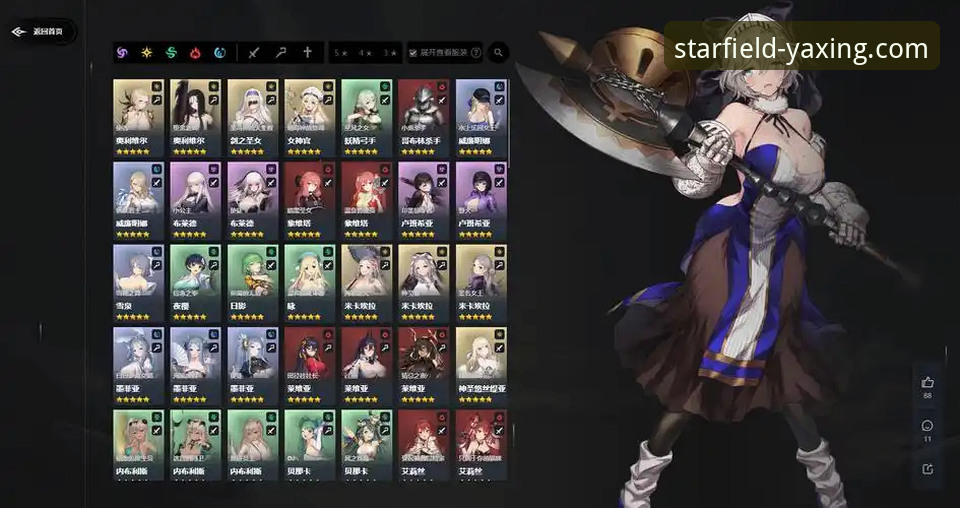Select the 剑之圣女 character card

(x=252, y=117)
